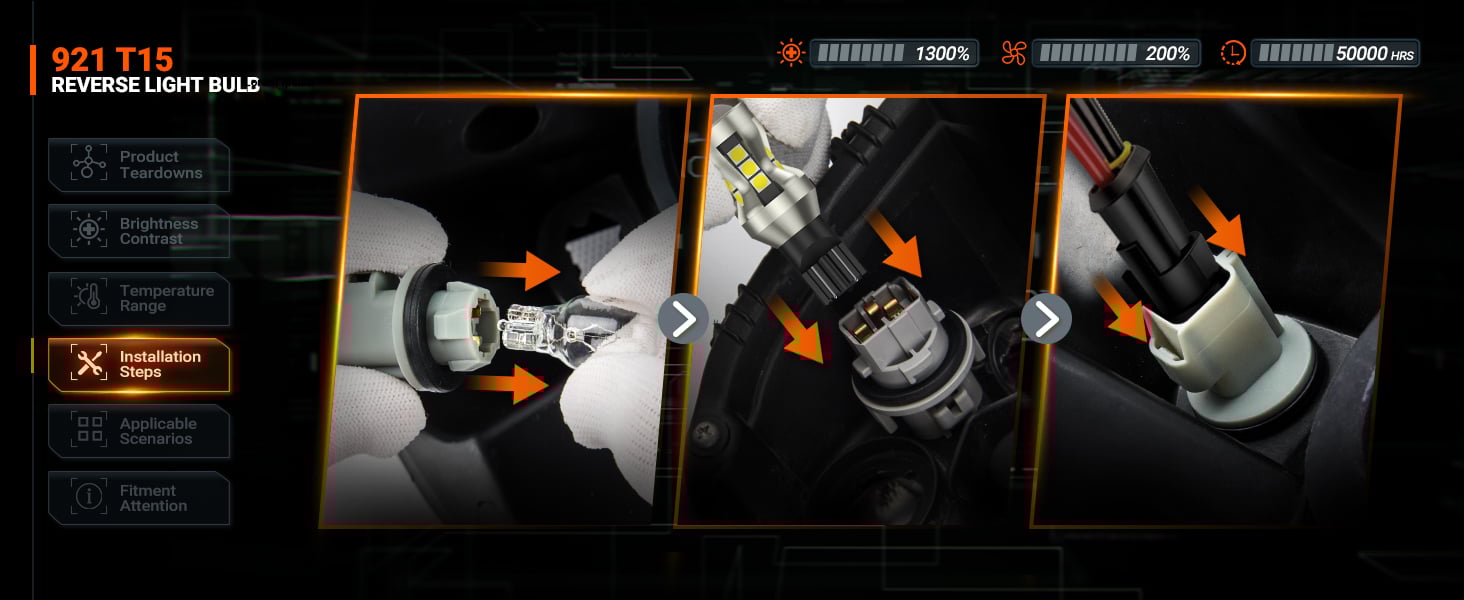The image size is (1464, 600).
Task: Show the Applicable Scenarios section
Action: [x=139, y=431]
